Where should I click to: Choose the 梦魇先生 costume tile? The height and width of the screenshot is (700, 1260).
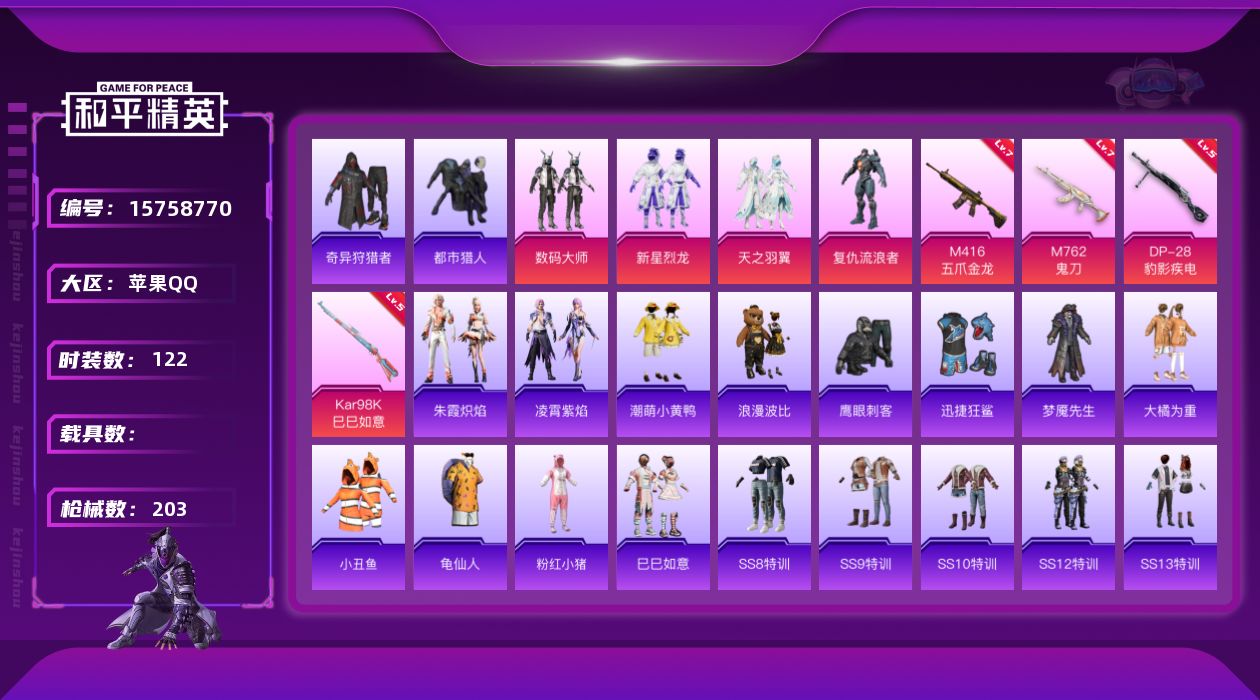tap(1068, 364)
